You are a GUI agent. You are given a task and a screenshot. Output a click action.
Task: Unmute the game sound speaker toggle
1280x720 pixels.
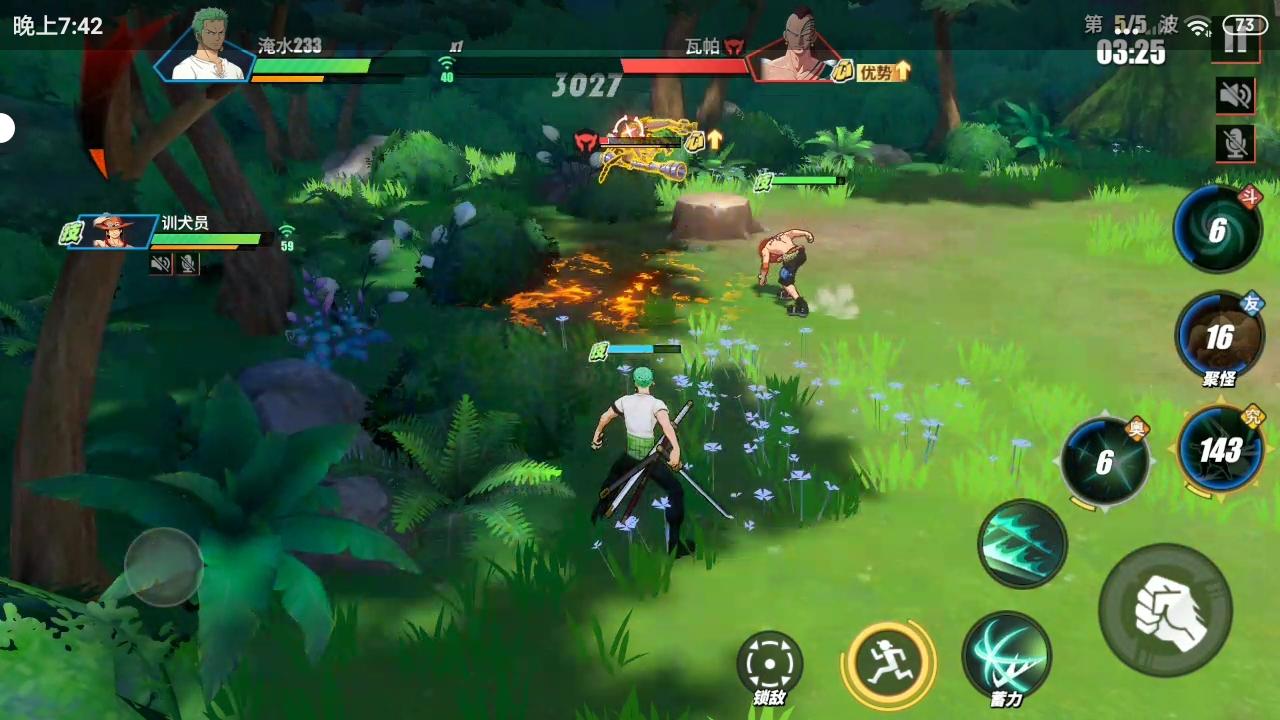click(x=1235, y=96)
